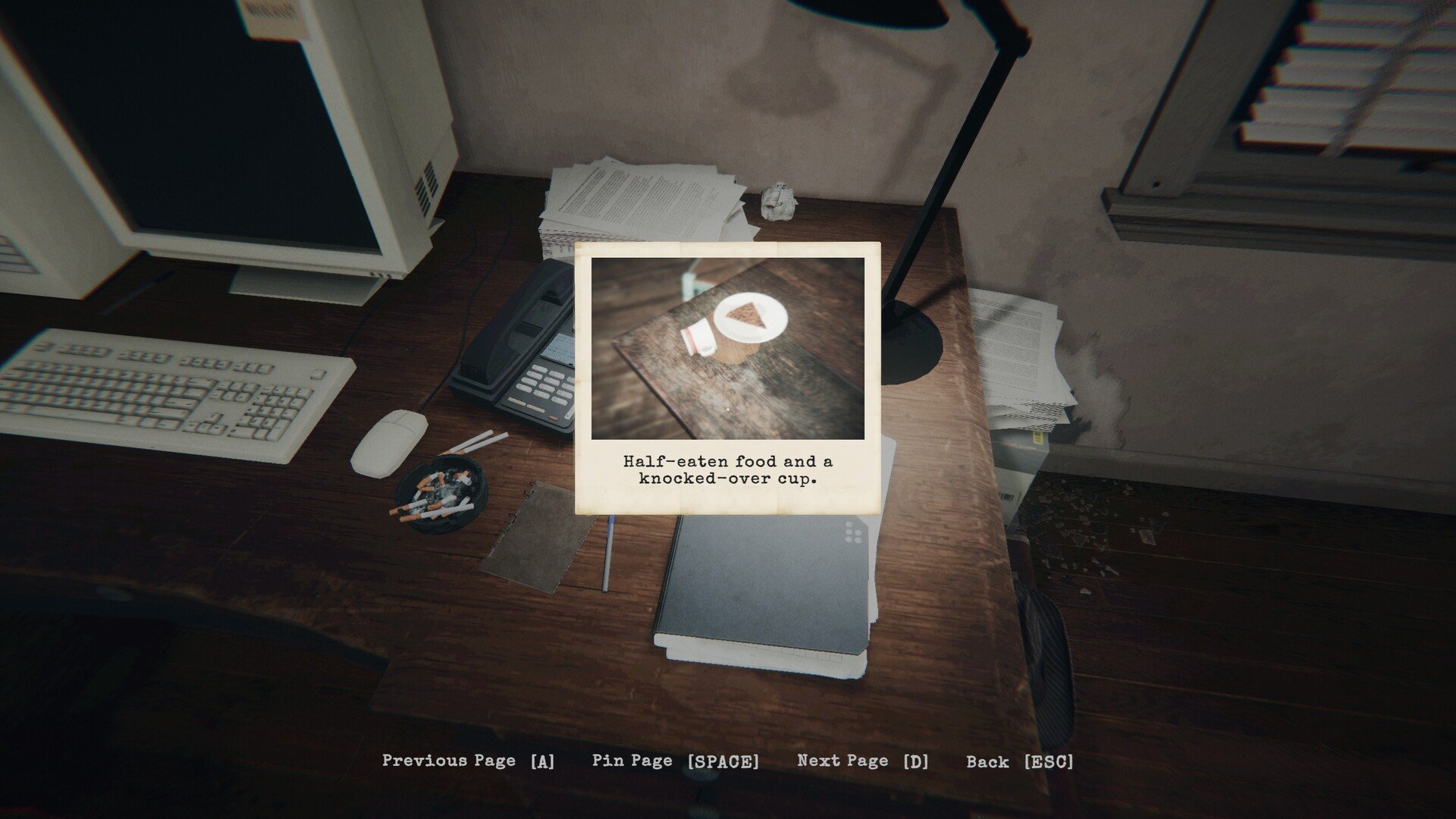This screenshot has height=819, width=1456.
Task: Select the half-eaten food polaroid photo
Action: pyautogui.click(x=727, y=349)
